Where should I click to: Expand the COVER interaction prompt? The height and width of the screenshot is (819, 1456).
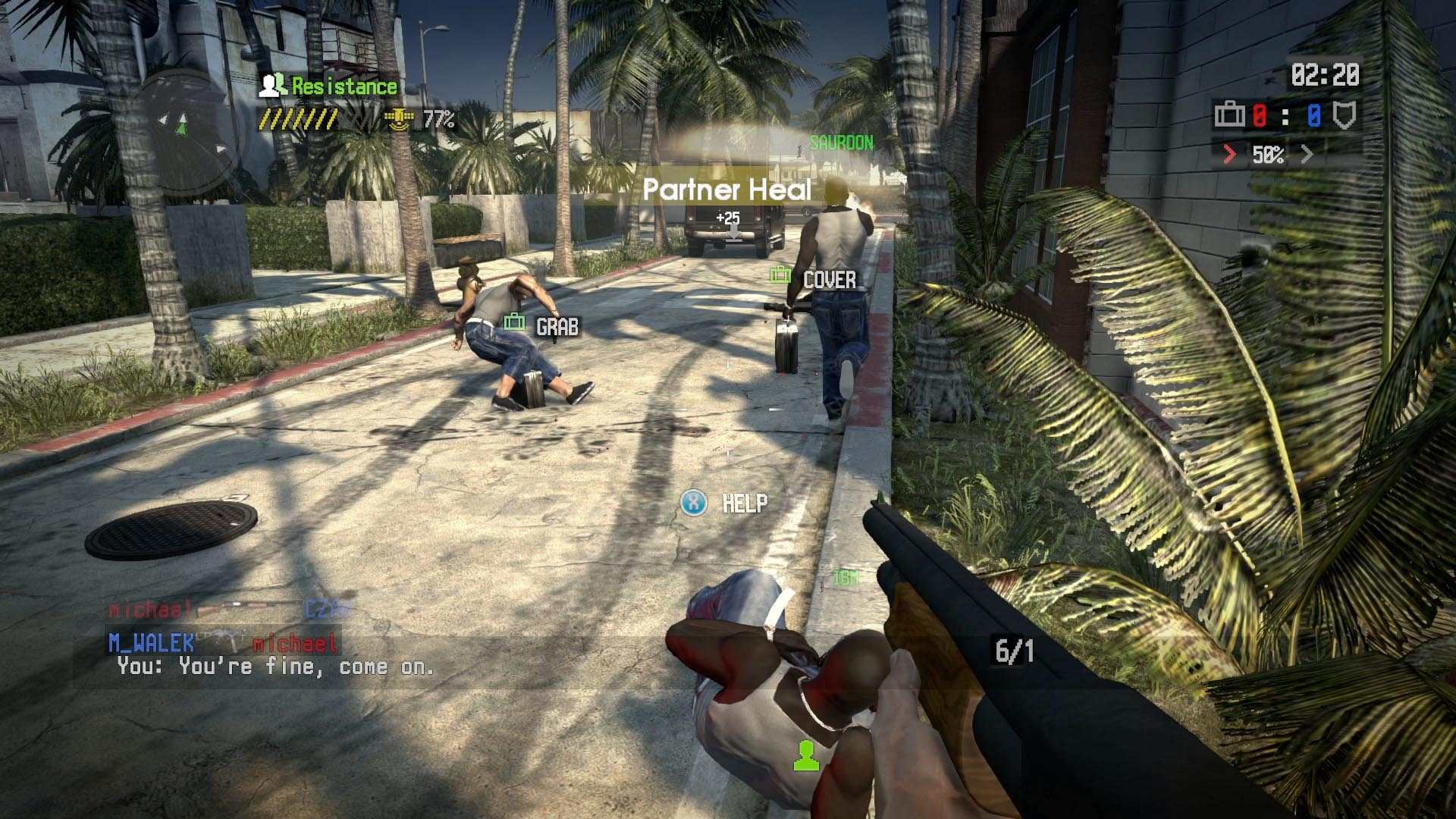(x=830, y=280)
